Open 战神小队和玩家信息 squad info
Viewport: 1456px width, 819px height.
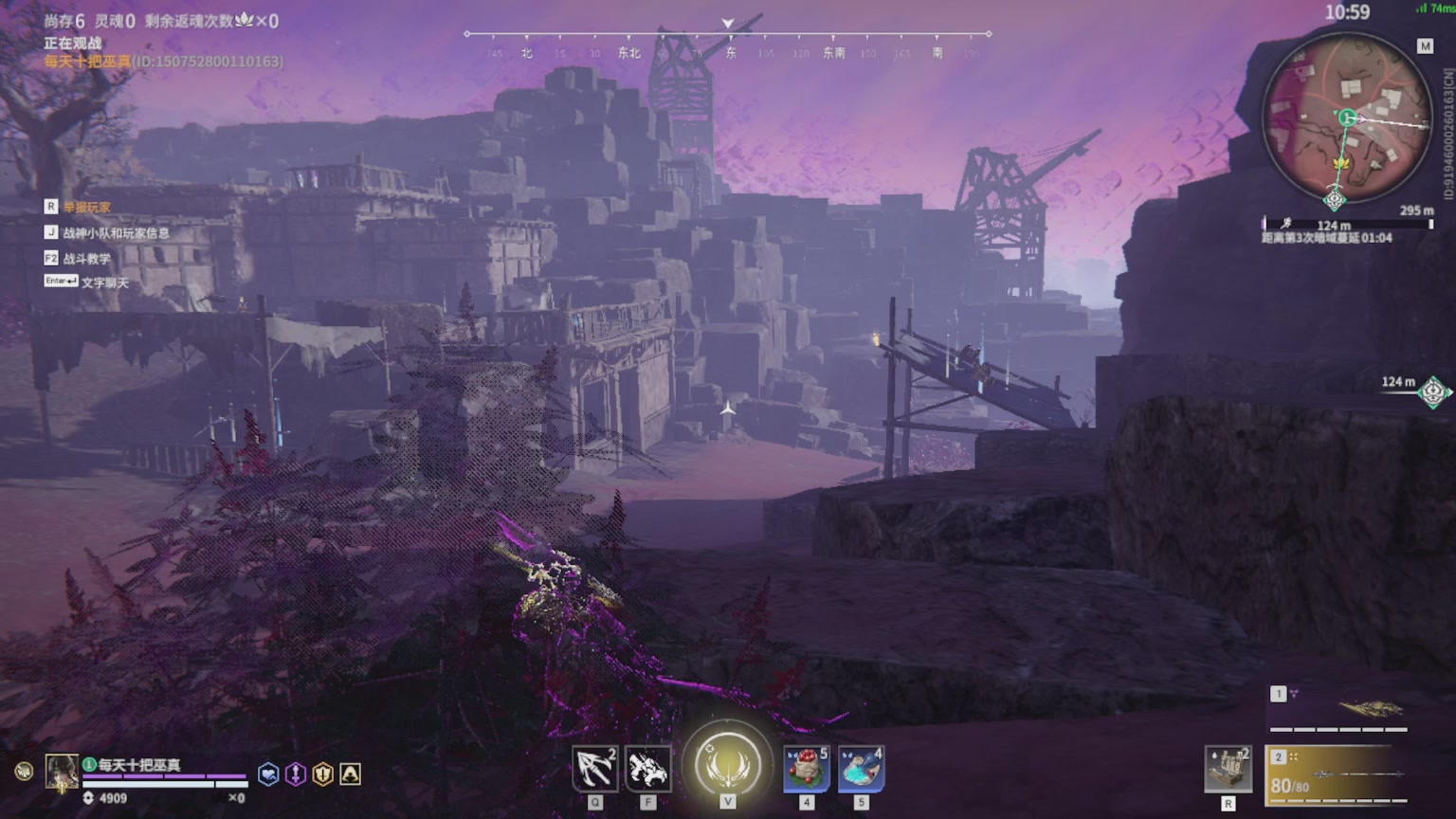116,232
